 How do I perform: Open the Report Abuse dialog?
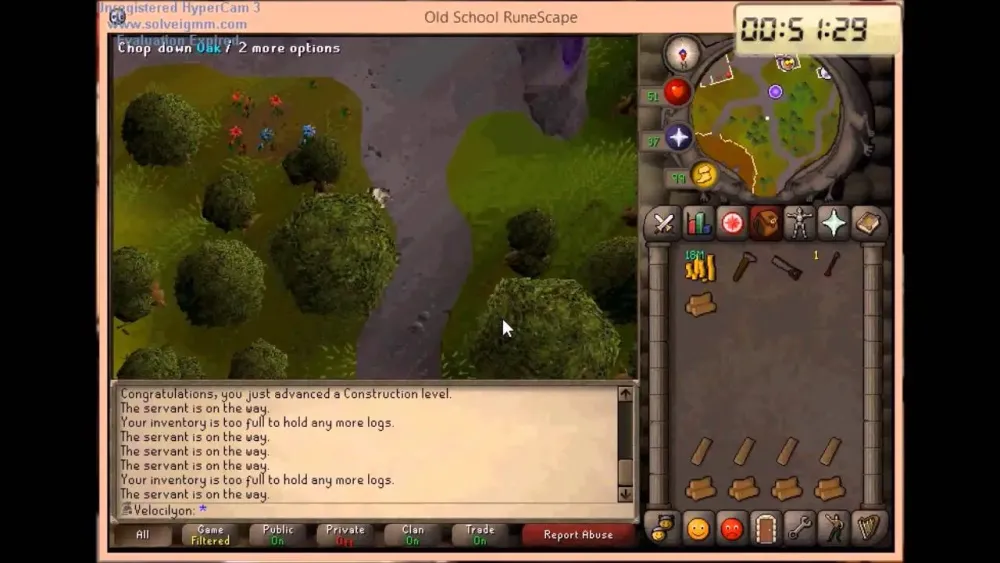click(578, 535)
